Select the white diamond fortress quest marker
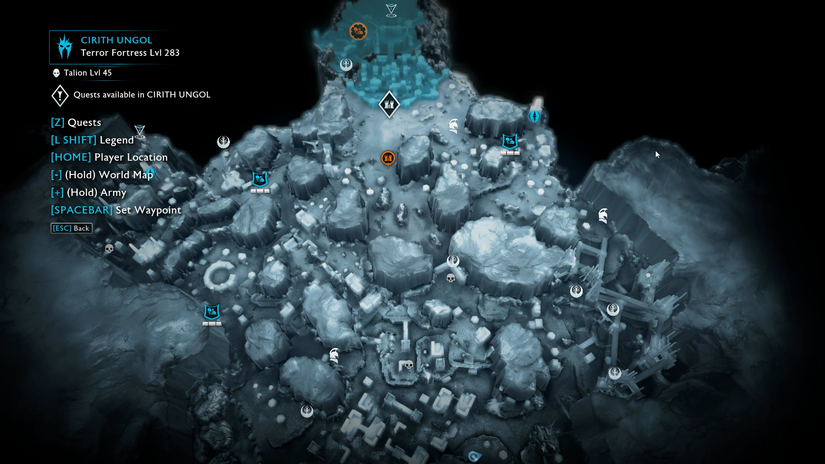This screenshot has width=825, height=464. (x=389, y=102)
